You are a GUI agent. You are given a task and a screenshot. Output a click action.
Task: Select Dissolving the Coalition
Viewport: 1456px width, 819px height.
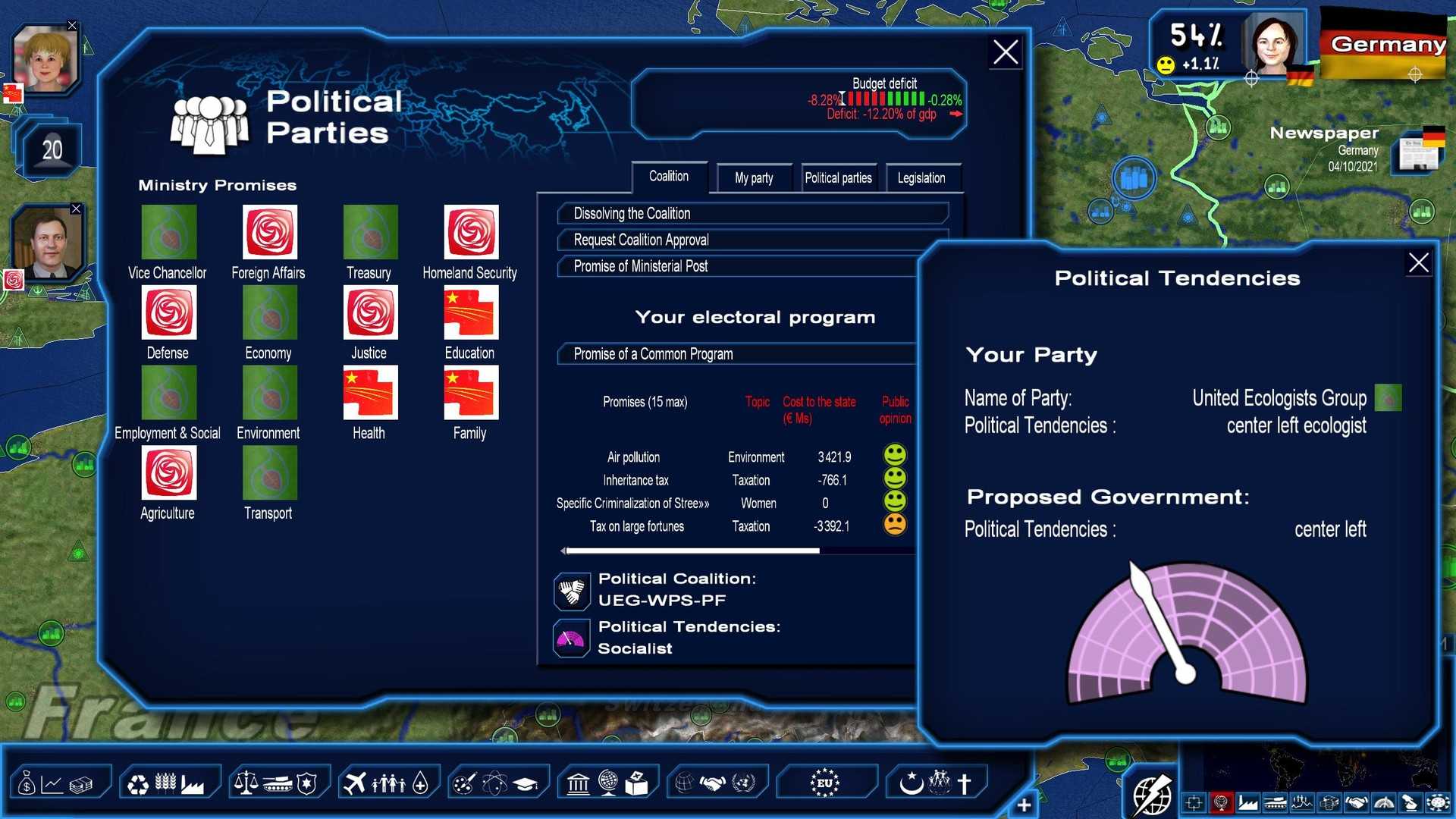(x=752, y=213)
